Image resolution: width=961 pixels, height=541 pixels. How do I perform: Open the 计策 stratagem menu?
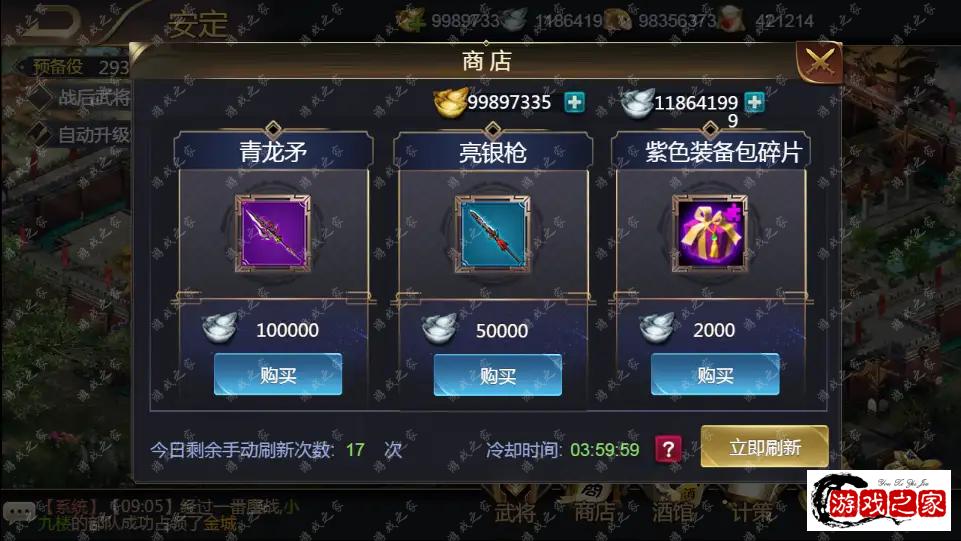(x=751, y=511)
